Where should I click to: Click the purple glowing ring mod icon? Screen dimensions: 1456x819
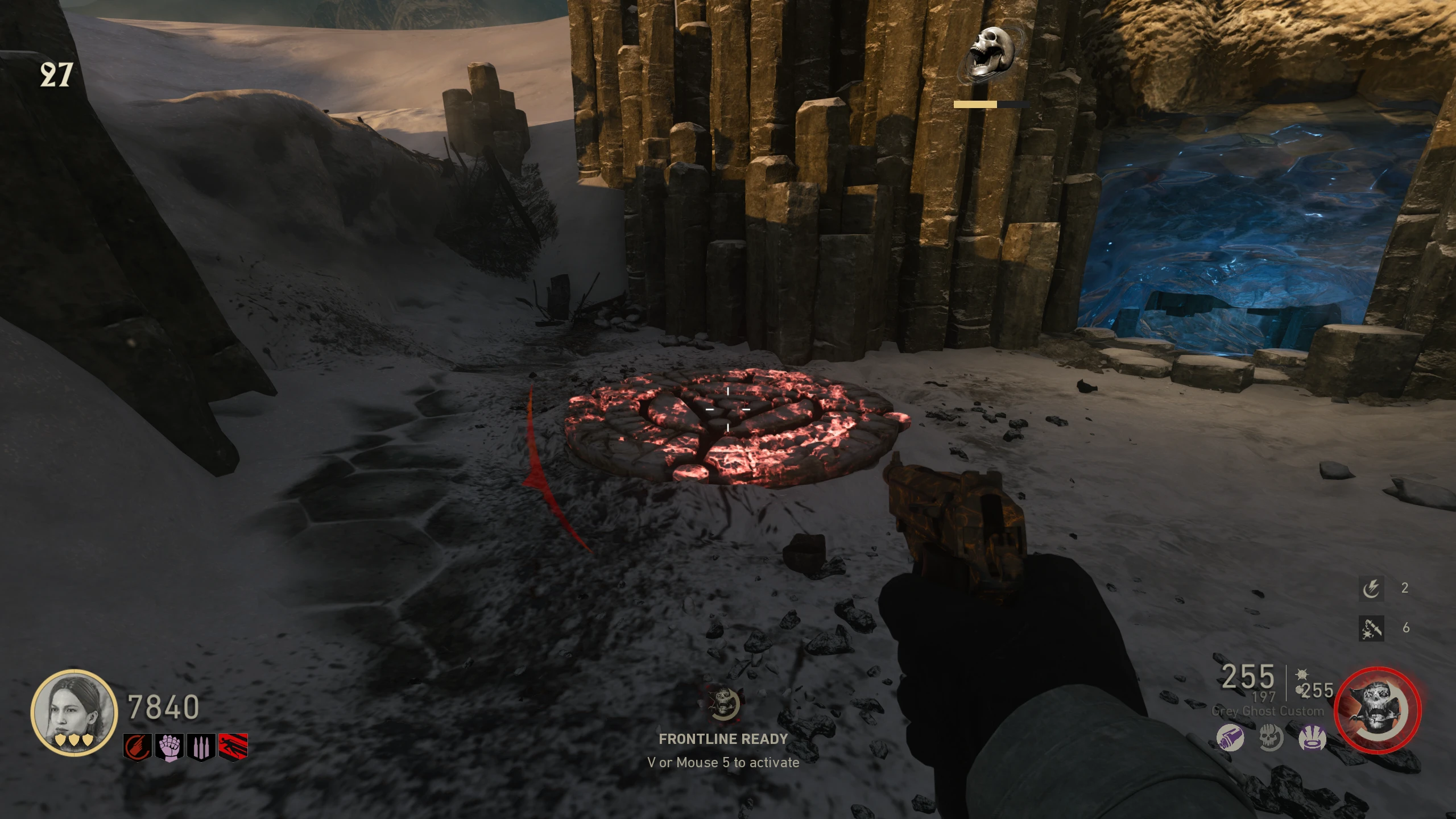1313,738
